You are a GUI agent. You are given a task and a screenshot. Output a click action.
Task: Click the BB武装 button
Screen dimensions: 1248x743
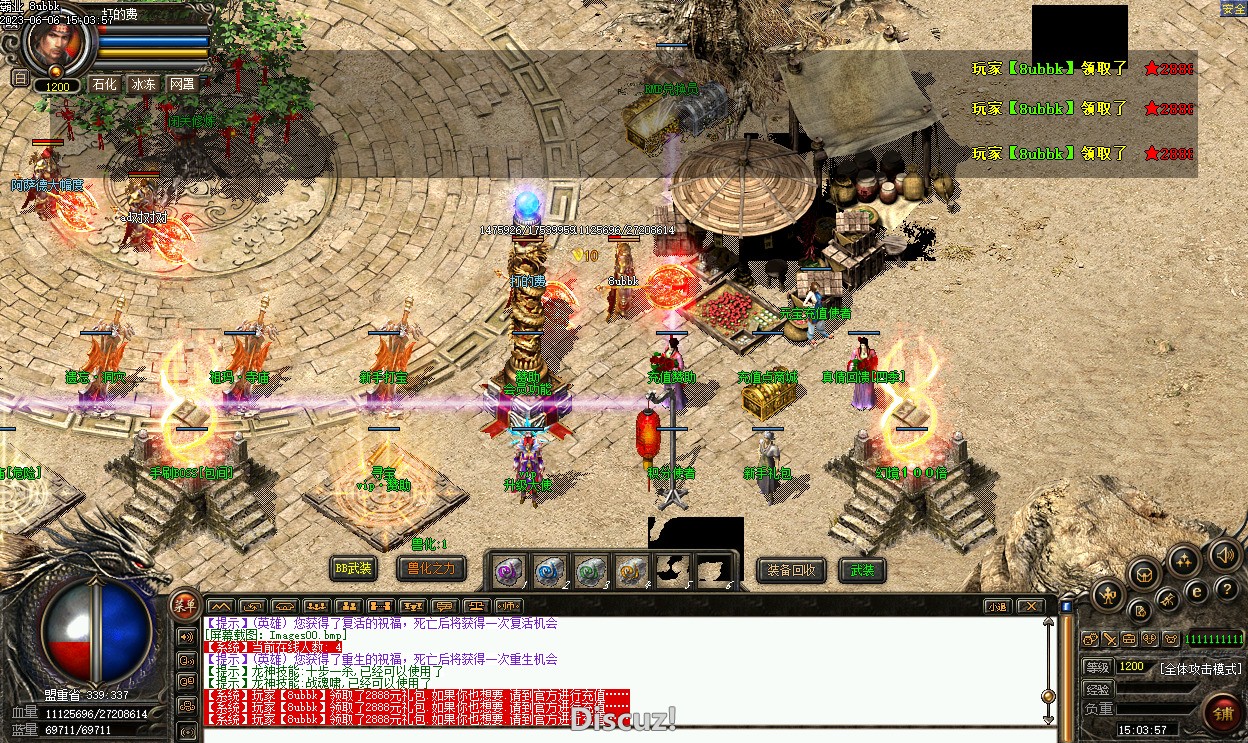coord(353,569)
